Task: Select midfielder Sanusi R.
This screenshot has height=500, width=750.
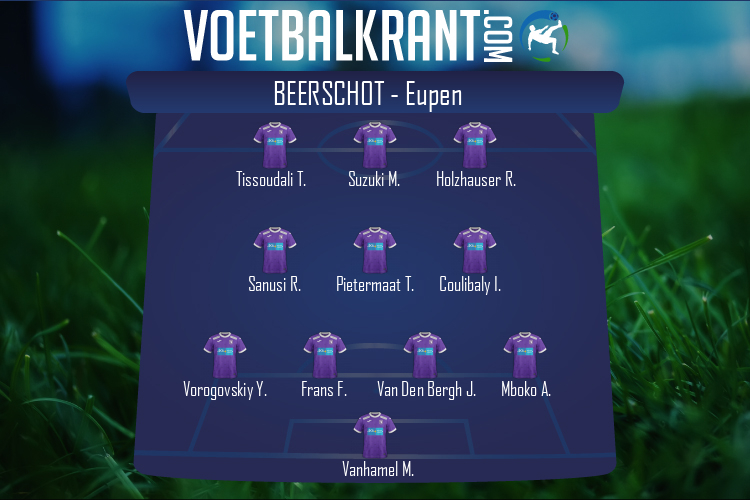Action: click(275, 251)
